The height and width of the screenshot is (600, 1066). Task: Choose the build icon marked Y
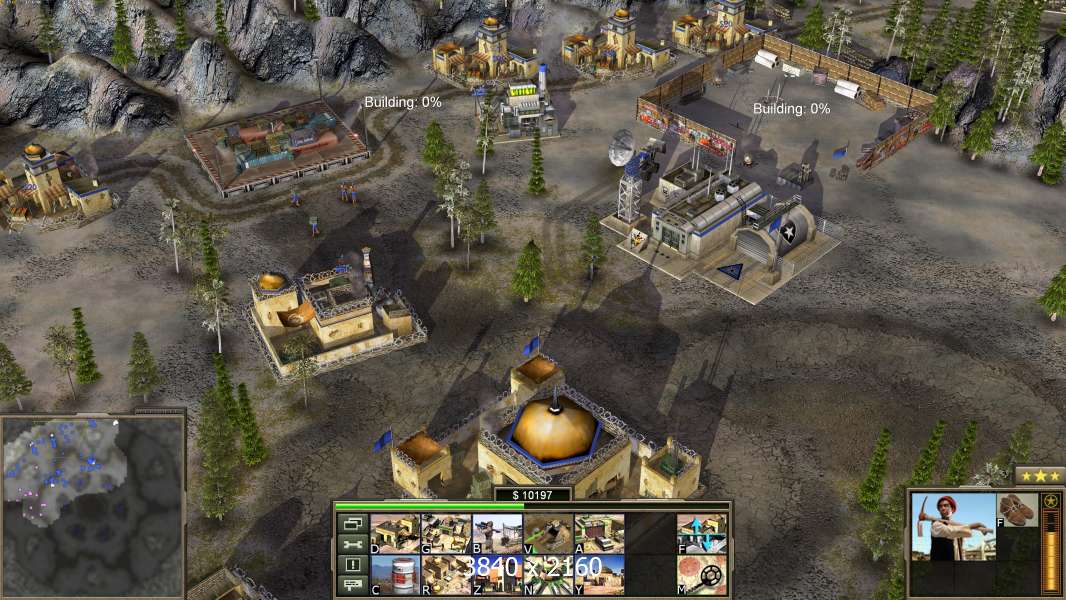click(x=599, y=574)
